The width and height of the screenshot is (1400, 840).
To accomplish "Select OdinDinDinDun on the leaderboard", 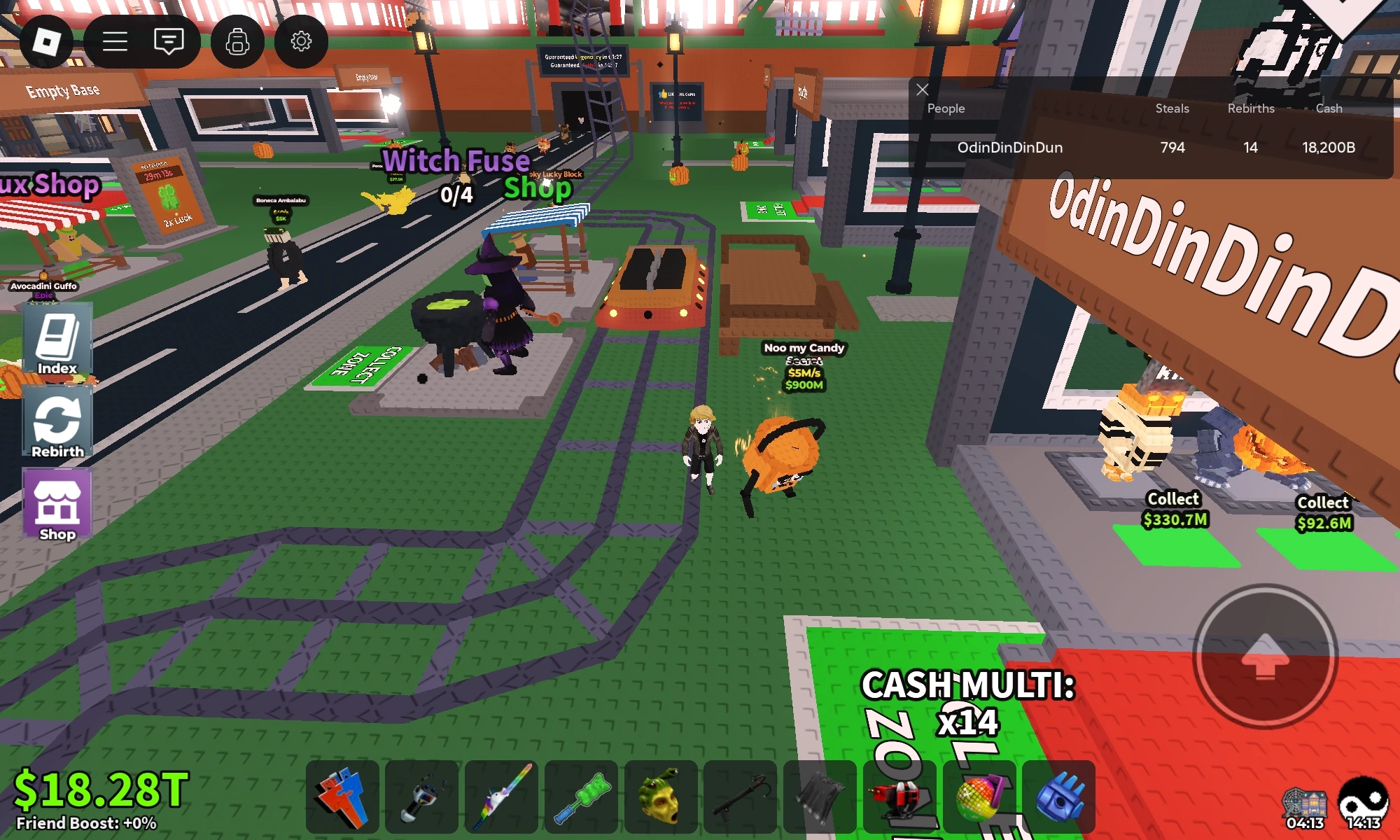I will pos(1011,148).
